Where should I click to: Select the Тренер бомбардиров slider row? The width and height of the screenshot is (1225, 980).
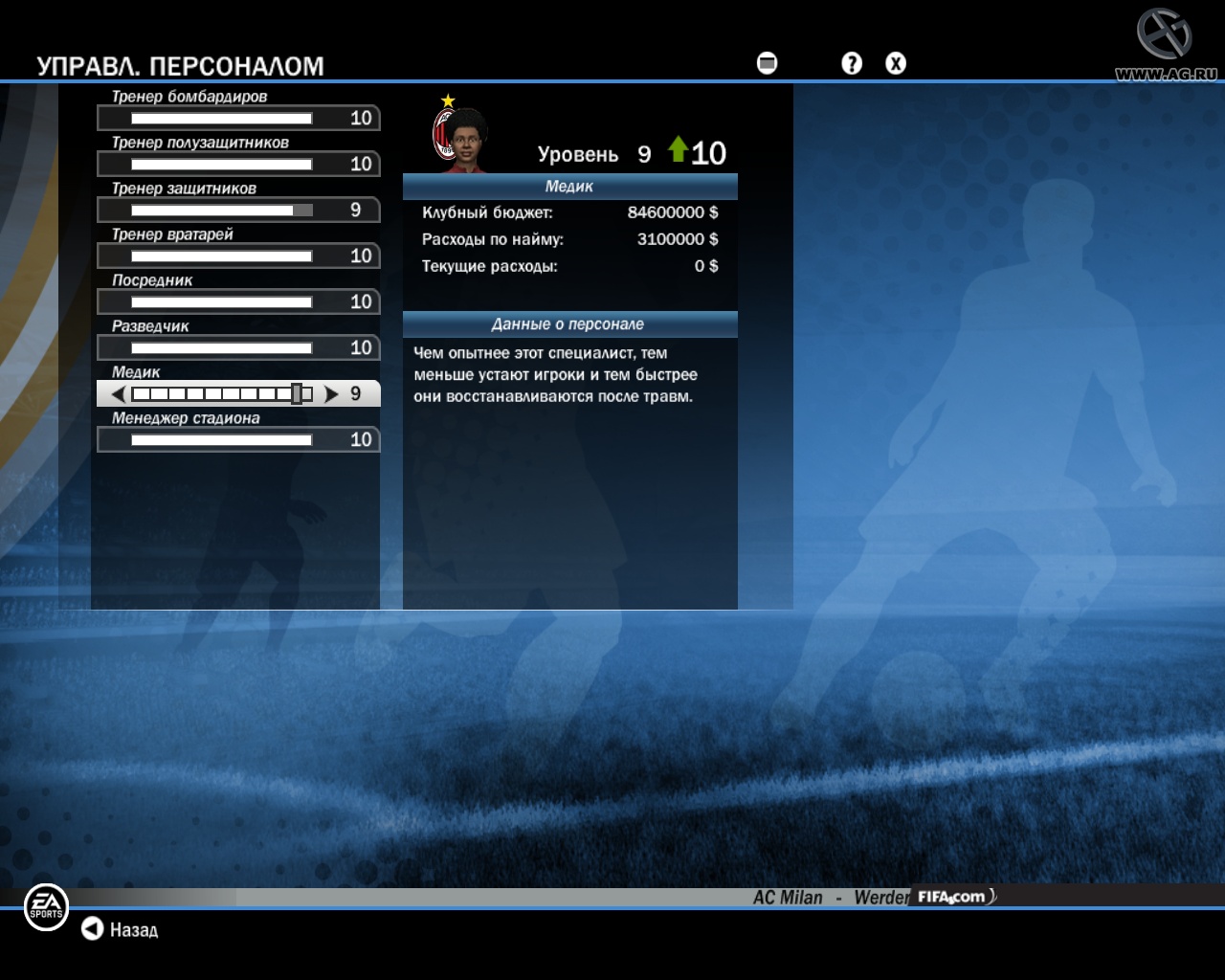[x=238, y=118]
